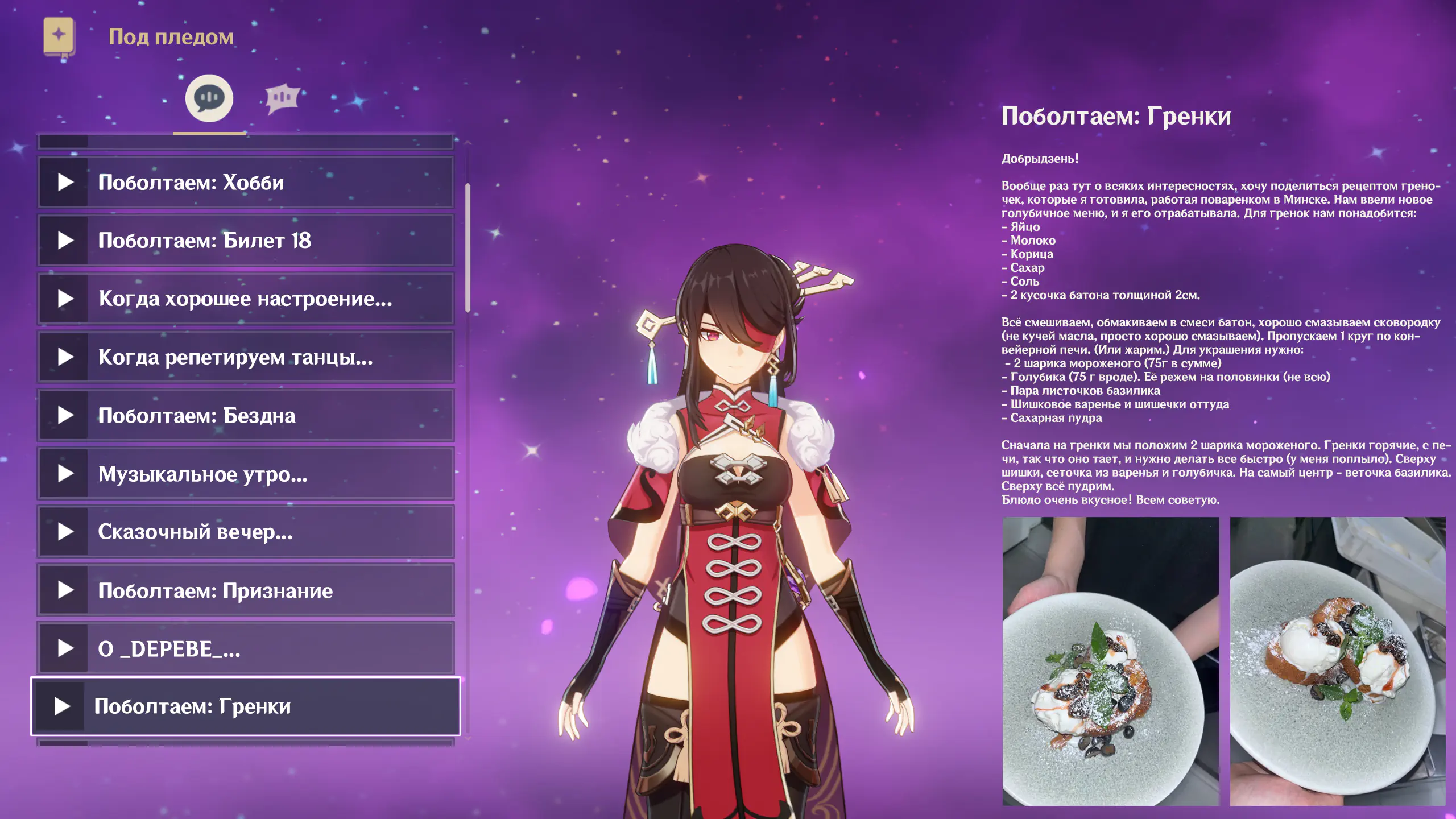This screenshot has height=819, width=1456.
Task: Select "Музыкальное утро..." from the list
Action: click(x=246, y=474)
